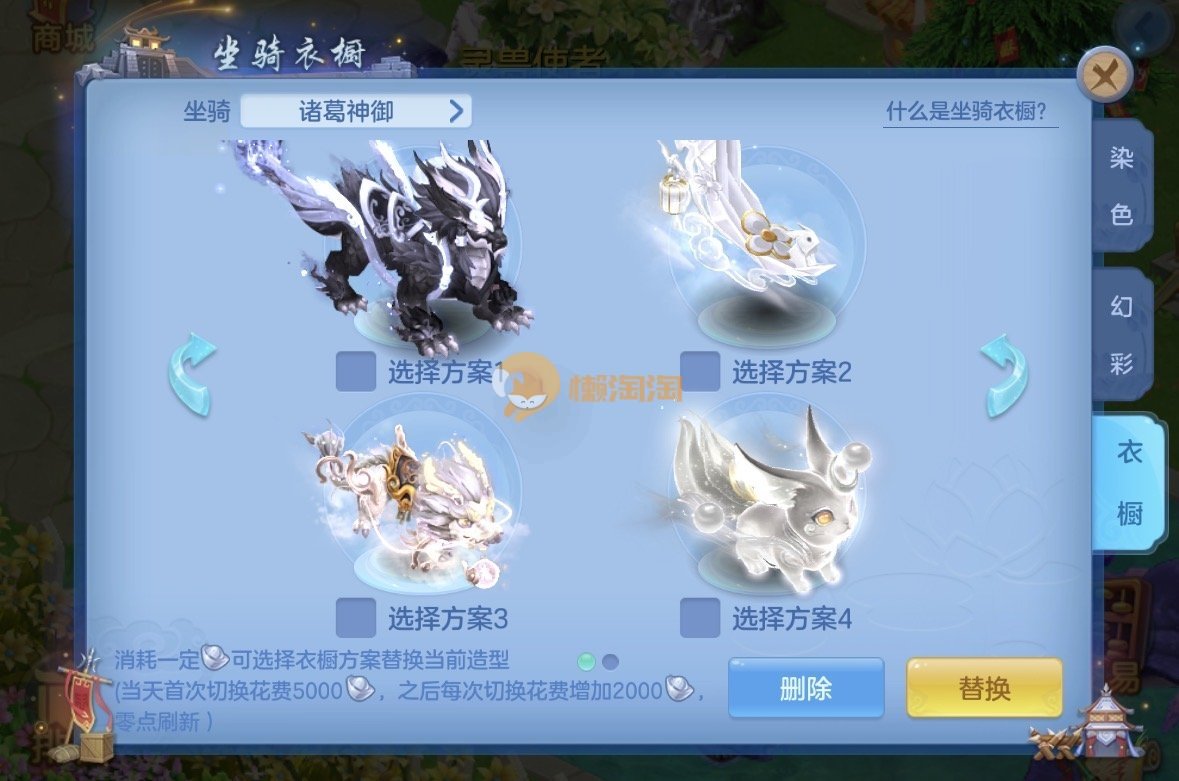Switch to the 幻彩 tab
Image resolution: width=1179 pixels, height=781 pixels.
pyautogui.click(x=1121, y=334)
